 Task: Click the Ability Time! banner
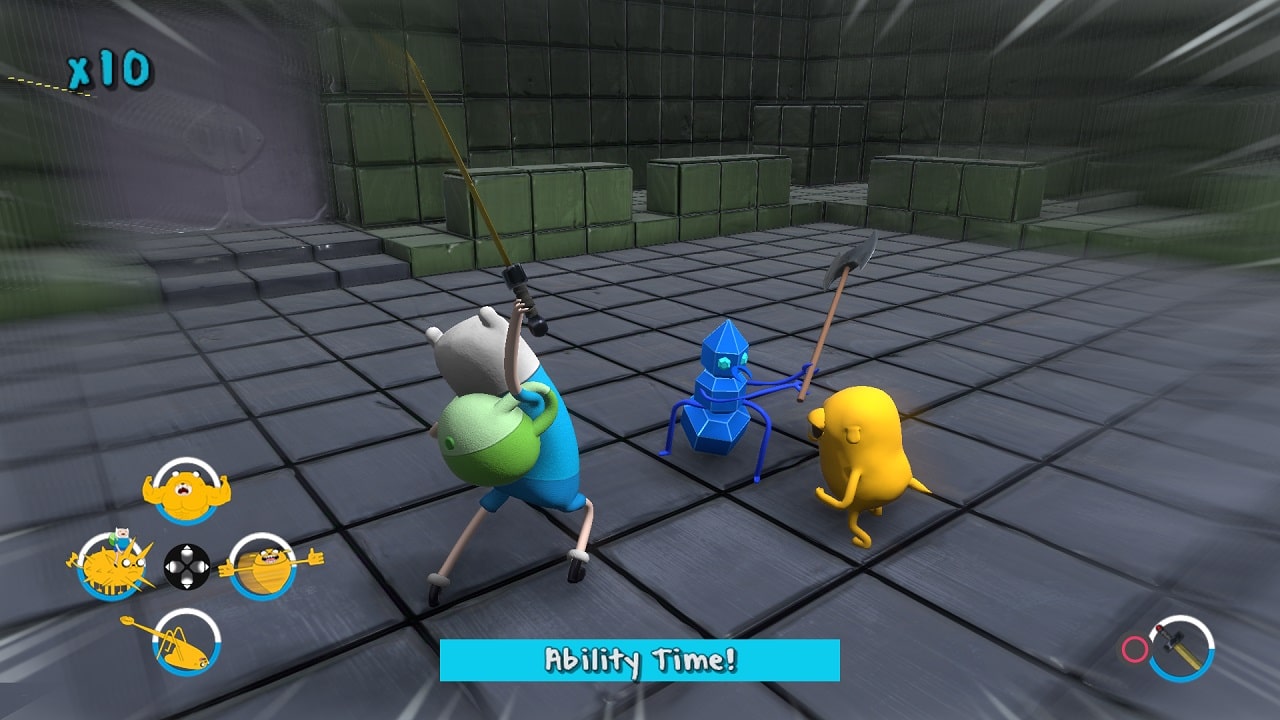click(x=640, y=661)
